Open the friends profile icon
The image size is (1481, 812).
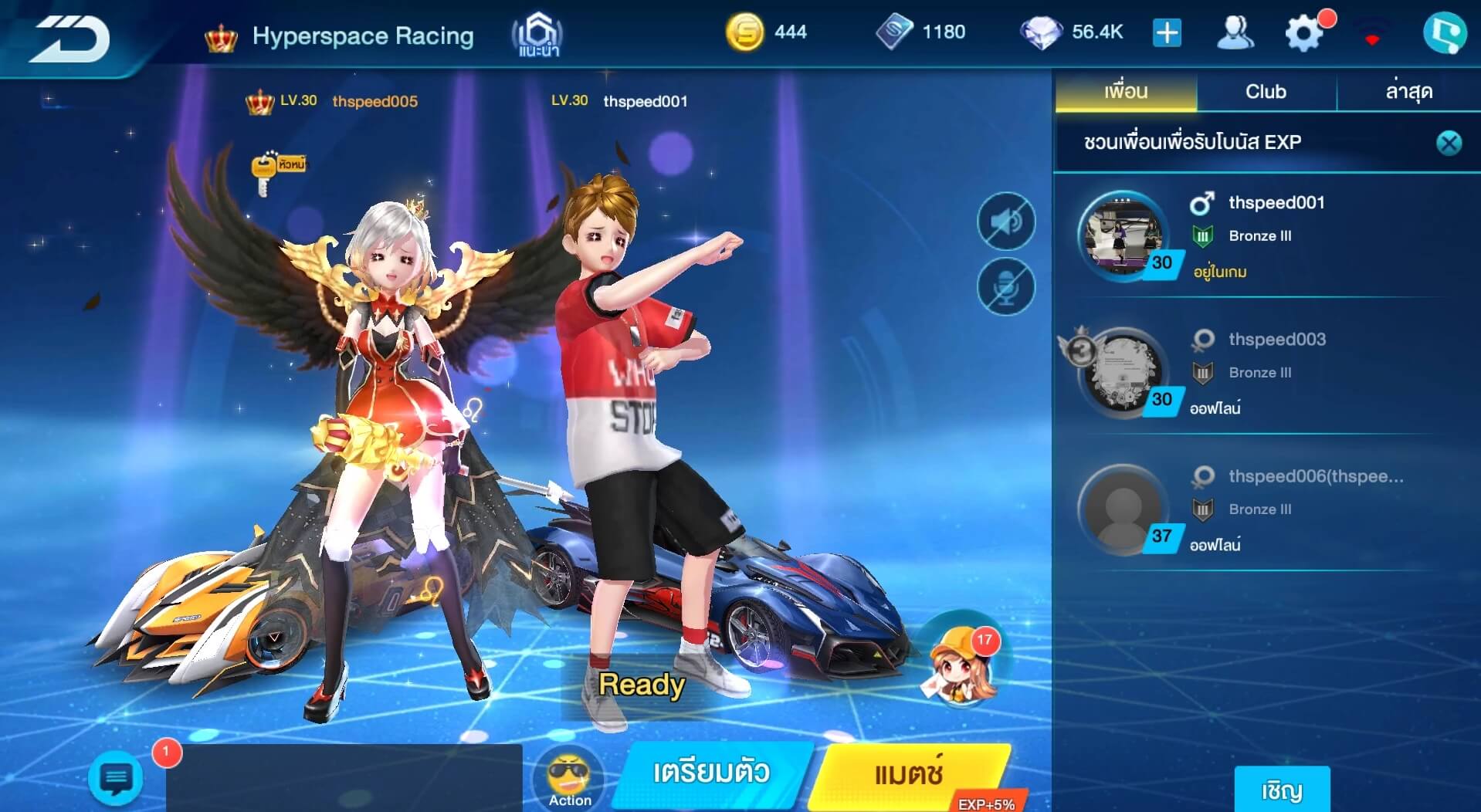(x=1235, y=33)
